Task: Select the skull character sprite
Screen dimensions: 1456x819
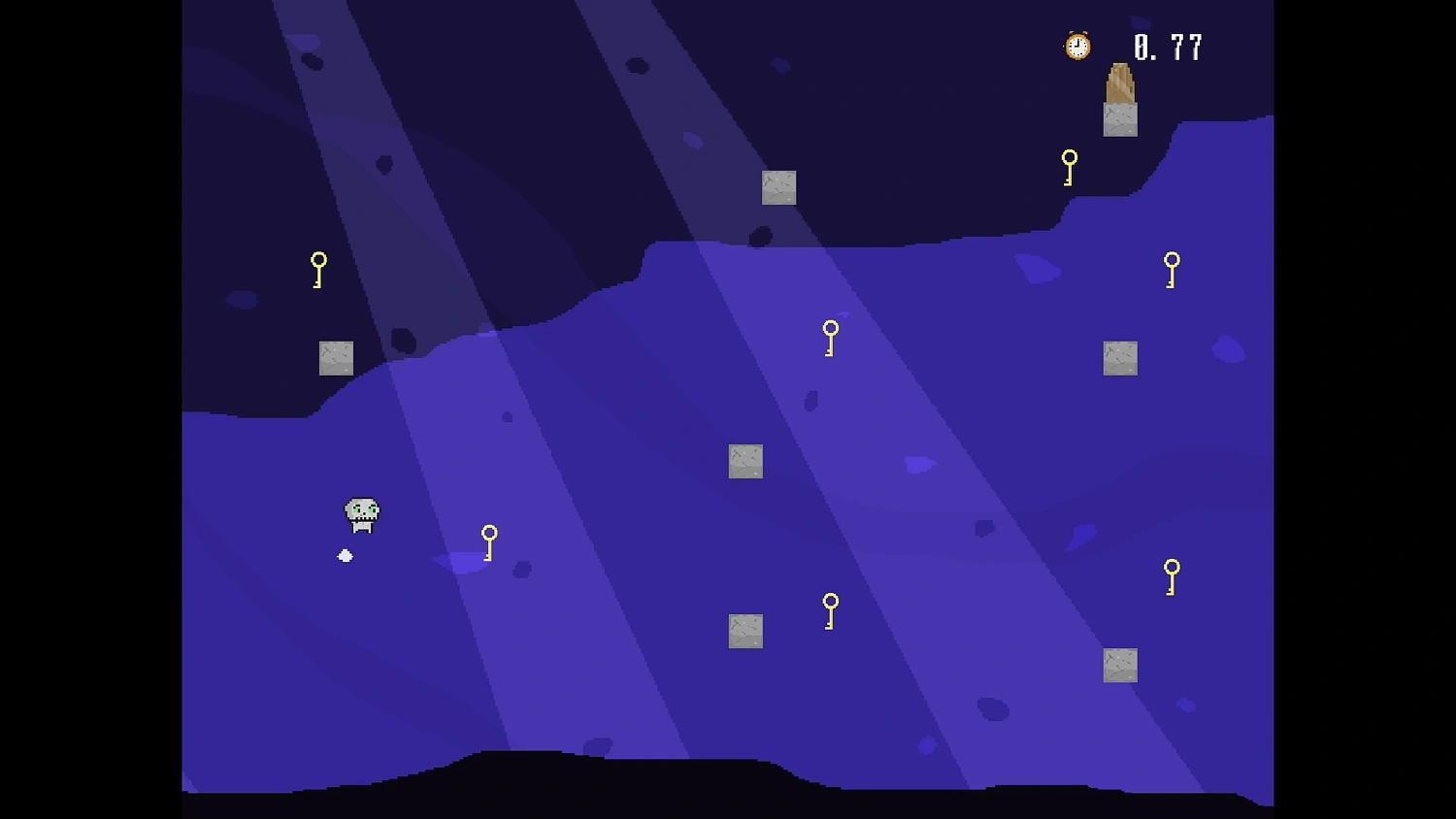Action: [361, 514]
